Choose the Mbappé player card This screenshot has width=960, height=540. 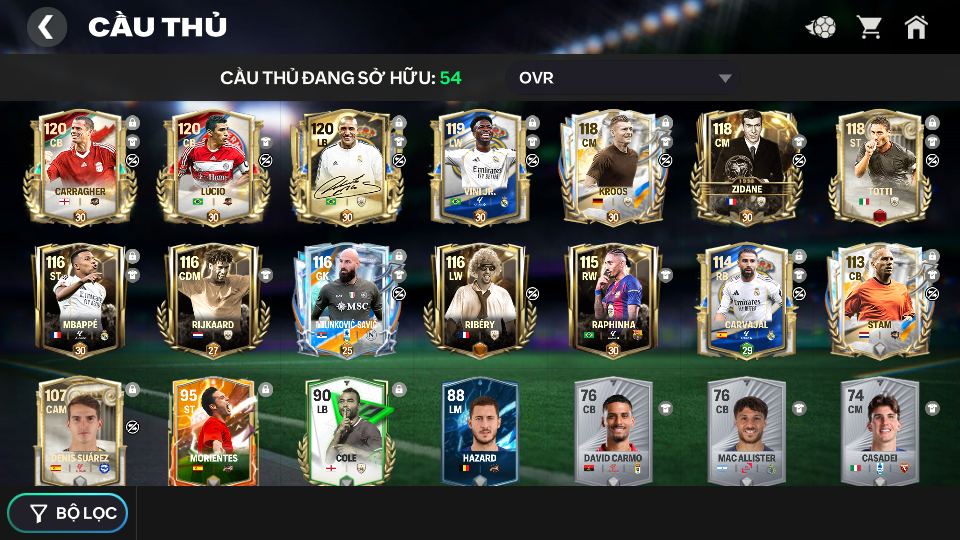tap(79, 300)
